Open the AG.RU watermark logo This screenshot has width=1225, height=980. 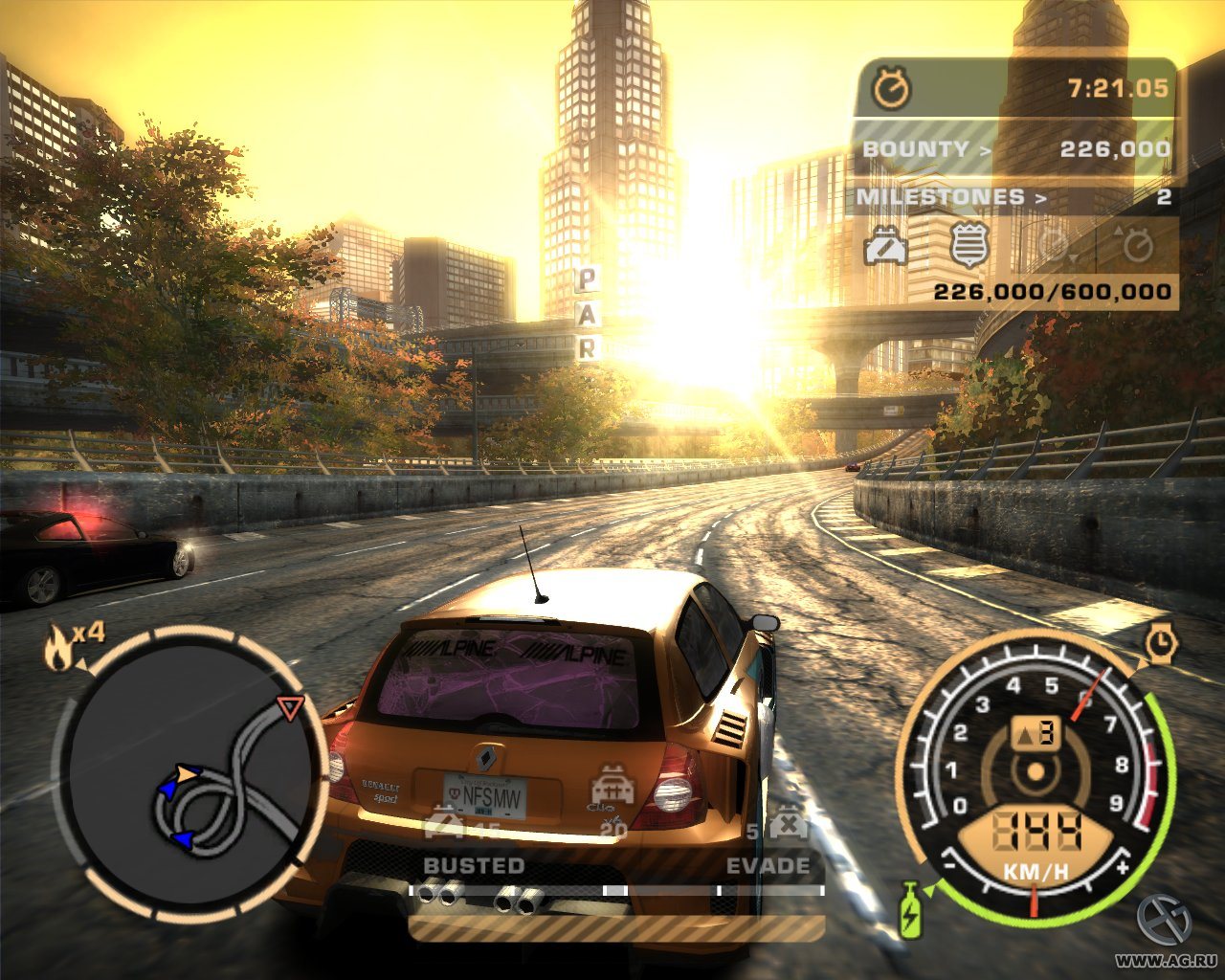point(1164,921)
